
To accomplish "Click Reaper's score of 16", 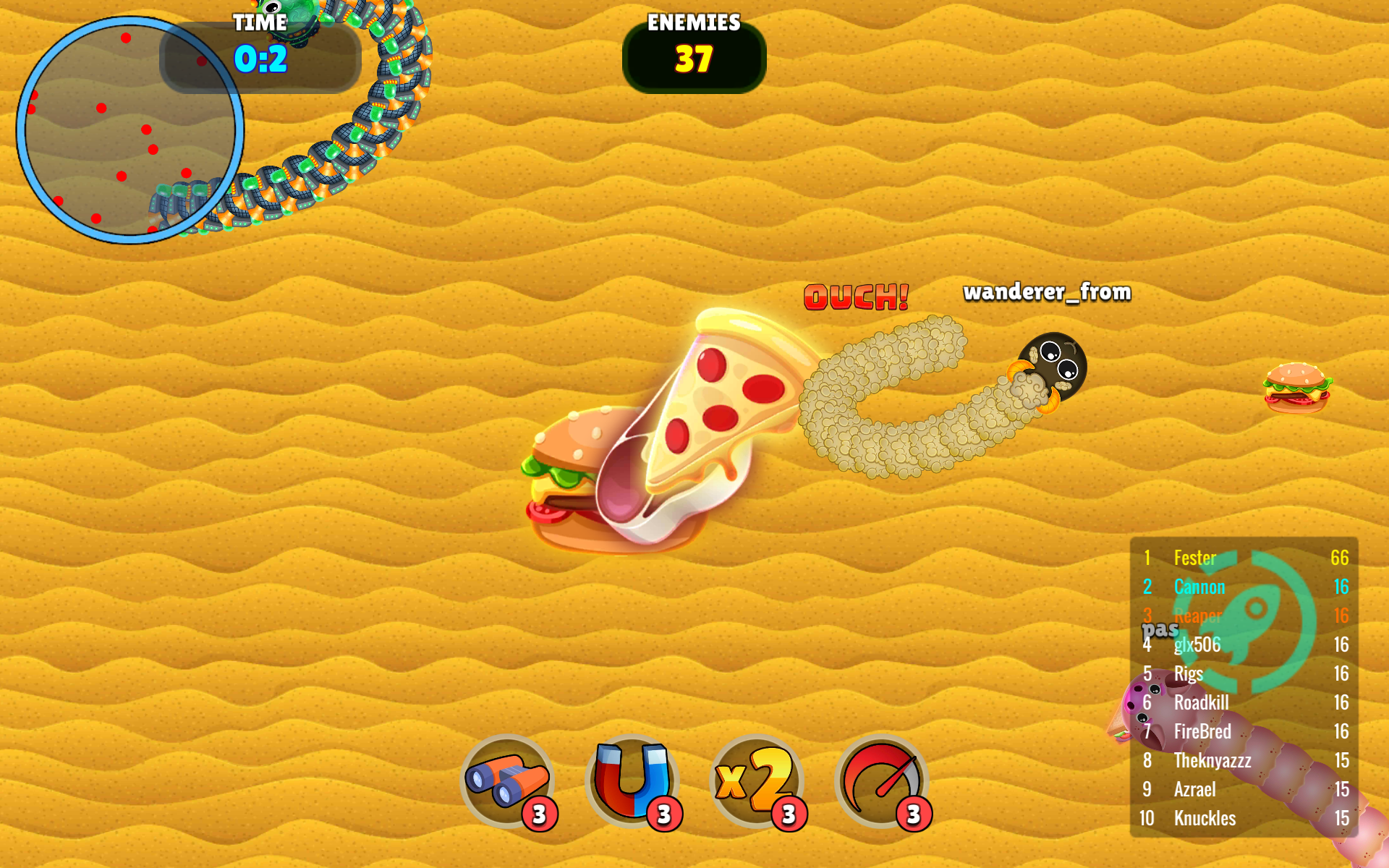I will pos(1340,616).
